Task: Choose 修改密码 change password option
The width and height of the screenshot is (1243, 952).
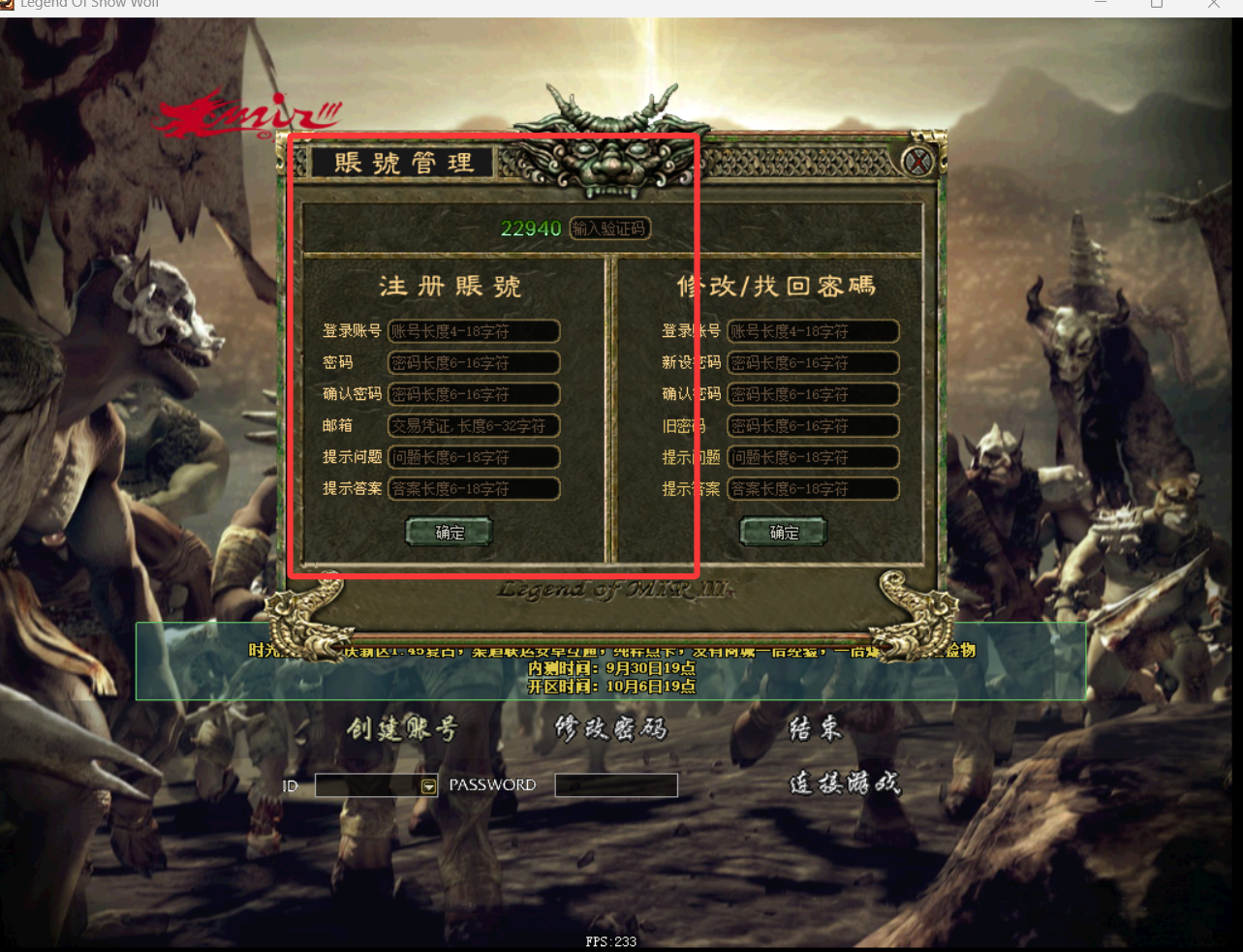Action: point(610,729)
